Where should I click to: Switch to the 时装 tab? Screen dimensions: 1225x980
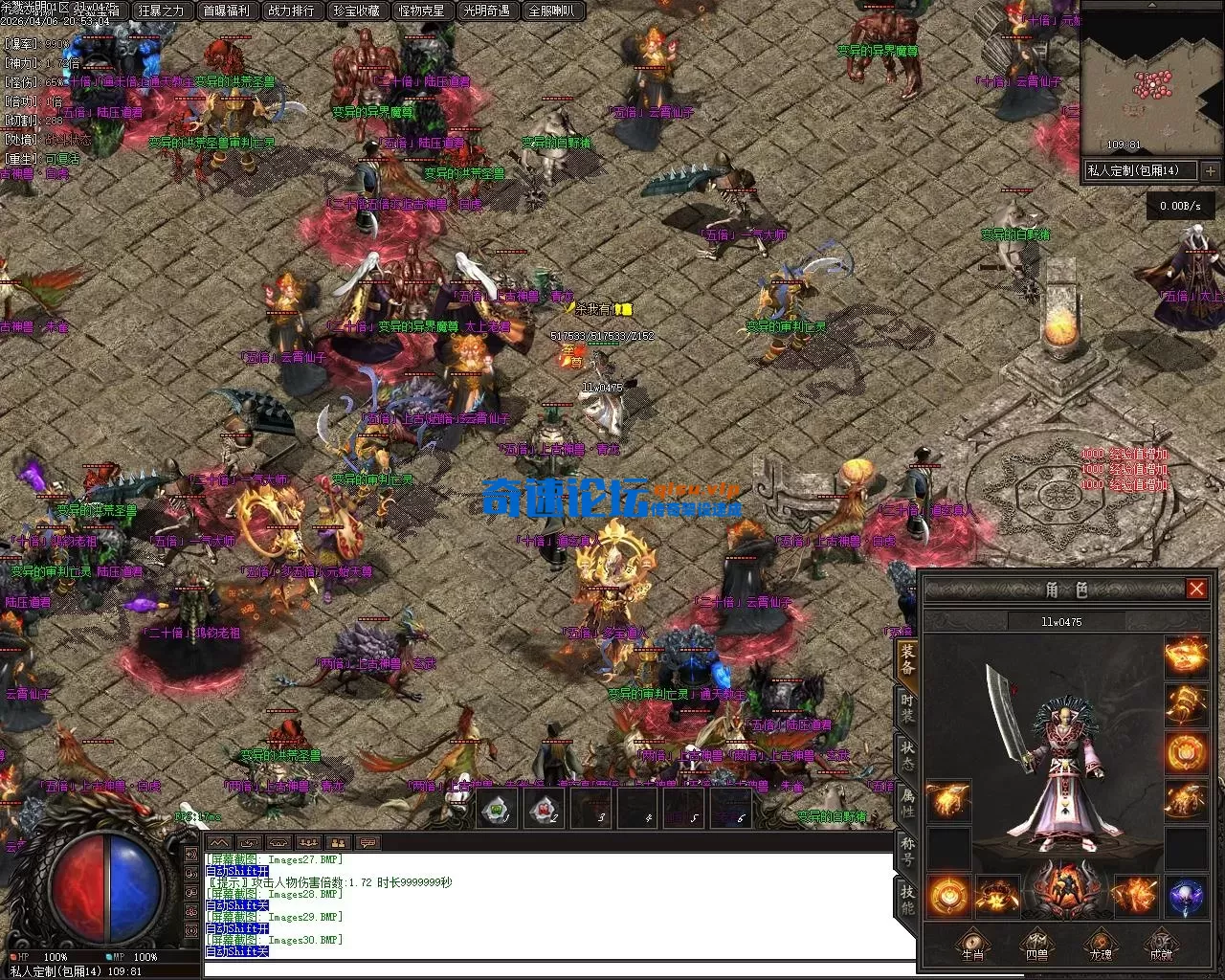click(906, 709)
